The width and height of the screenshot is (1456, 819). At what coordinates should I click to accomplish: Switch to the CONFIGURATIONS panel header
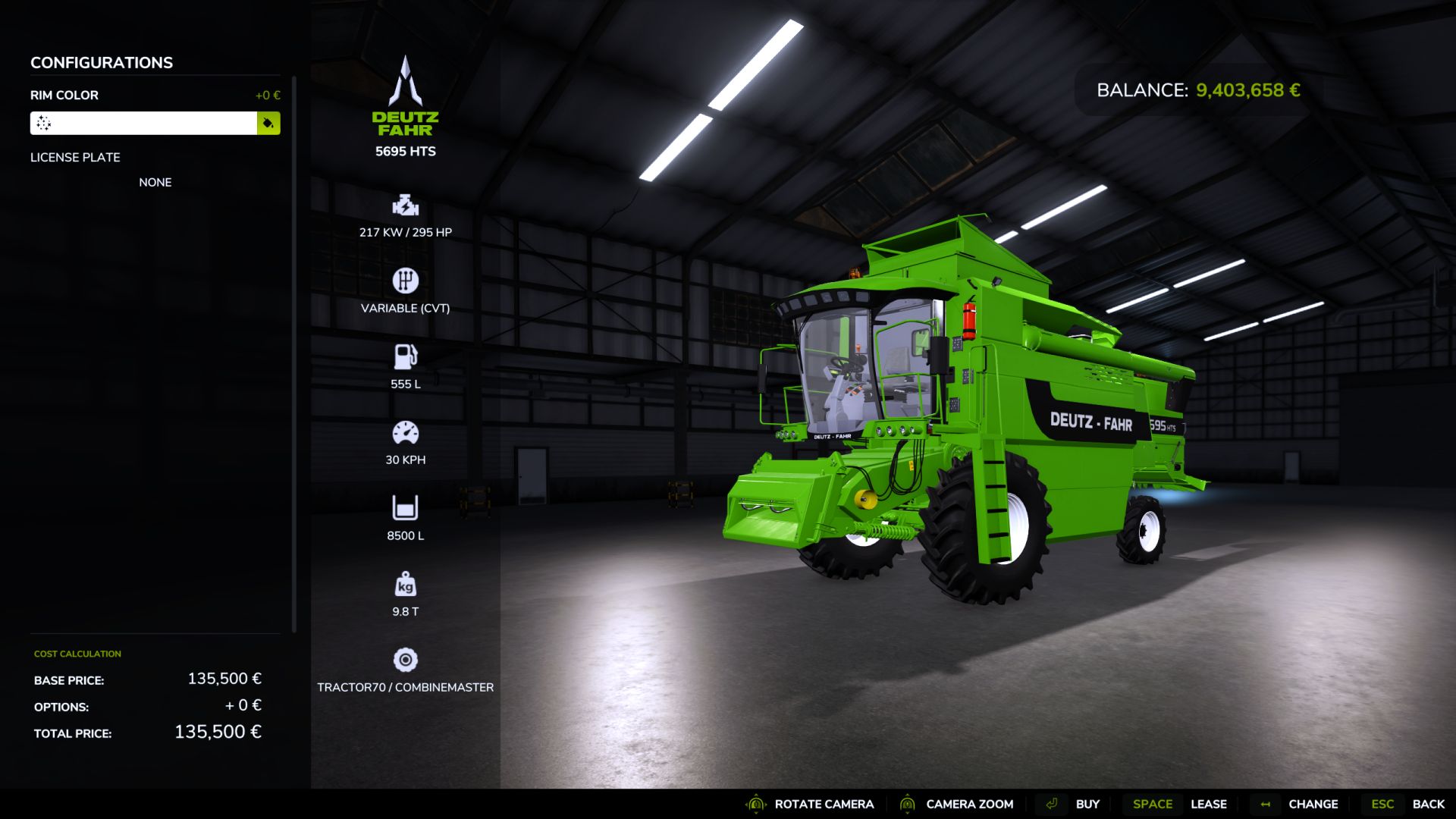(x=101, y=63)
